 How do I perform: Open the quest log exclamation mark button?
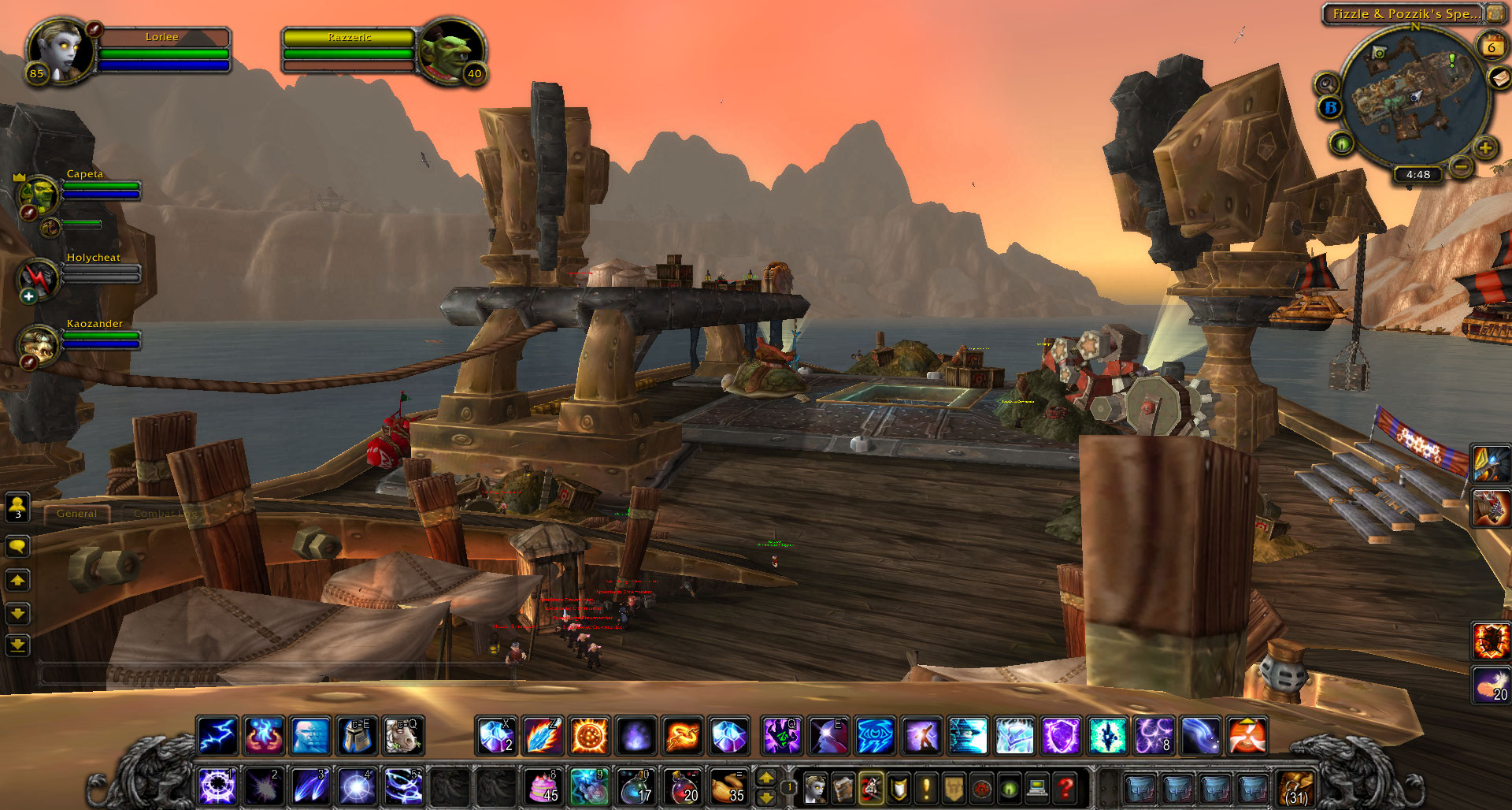[x=926, y=786]
